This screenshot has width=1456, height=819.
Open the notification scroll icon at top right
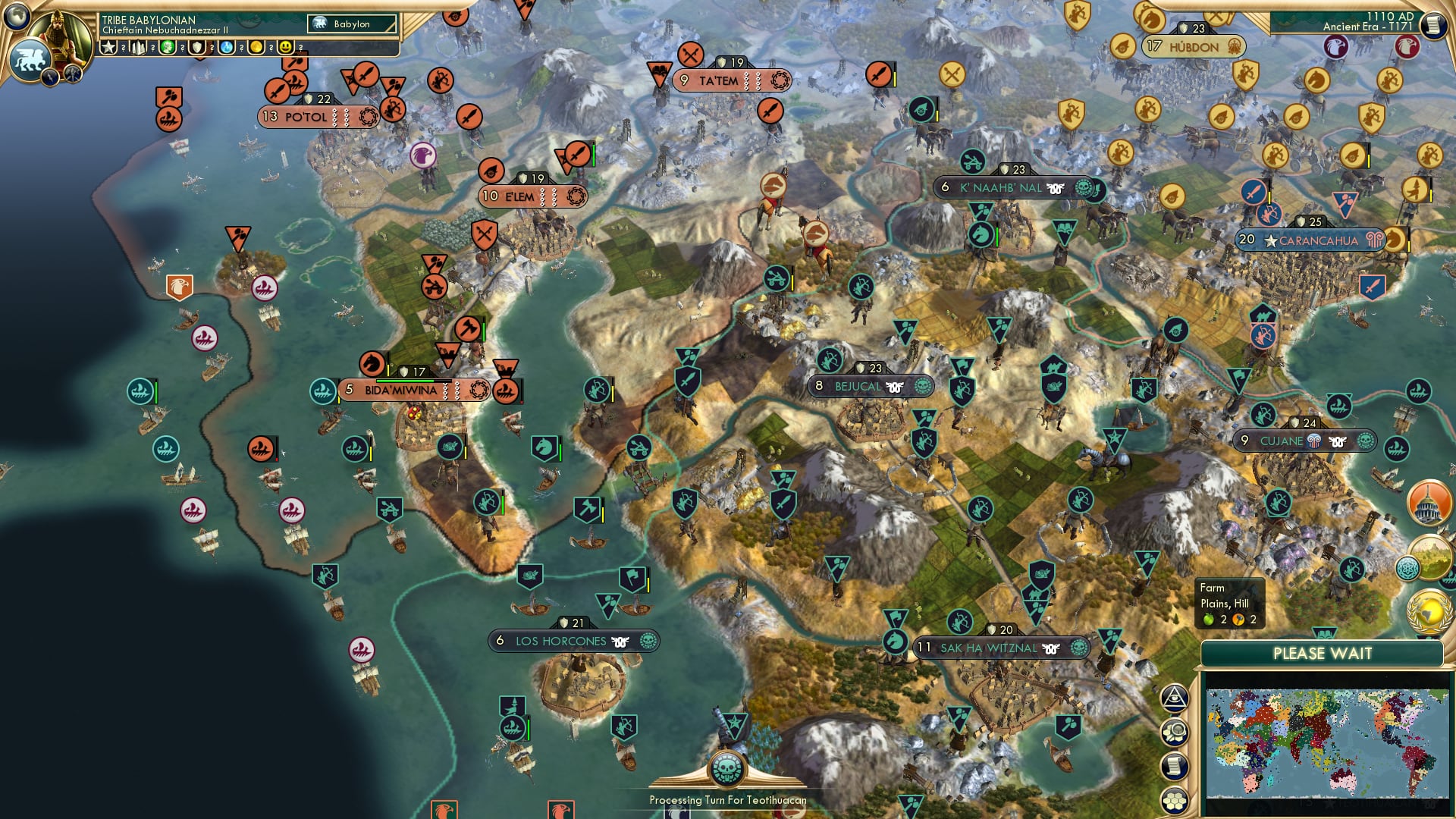point(1434,25)
